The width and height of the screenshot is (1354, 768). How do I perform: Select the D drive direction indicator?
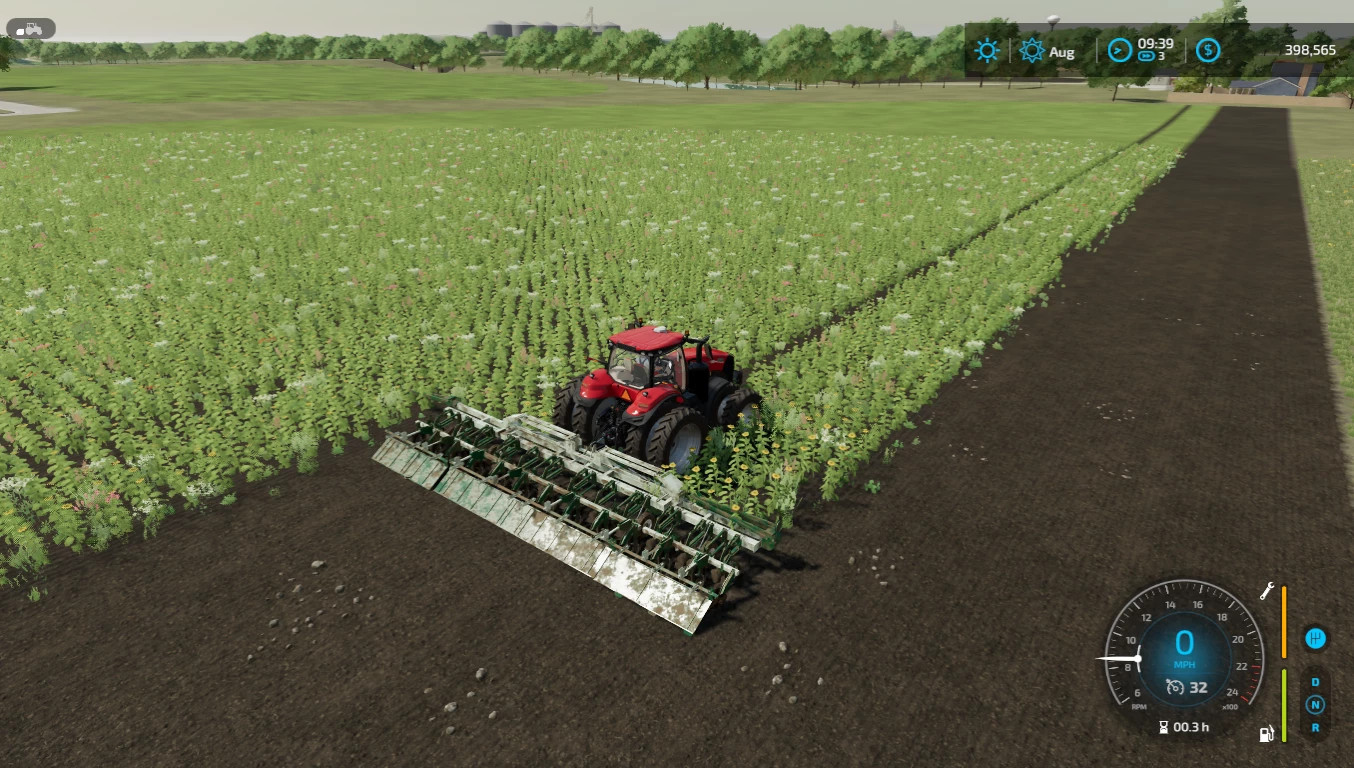1315,682
